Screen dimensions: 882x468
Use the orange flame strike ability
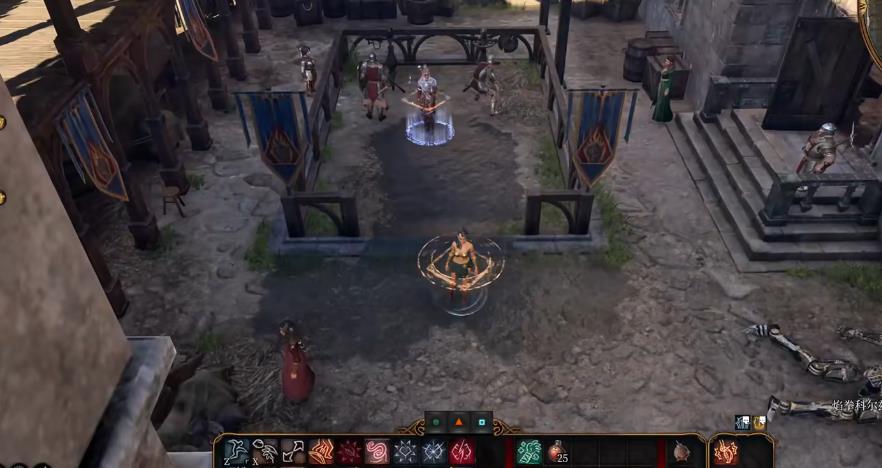click(321, 452)
